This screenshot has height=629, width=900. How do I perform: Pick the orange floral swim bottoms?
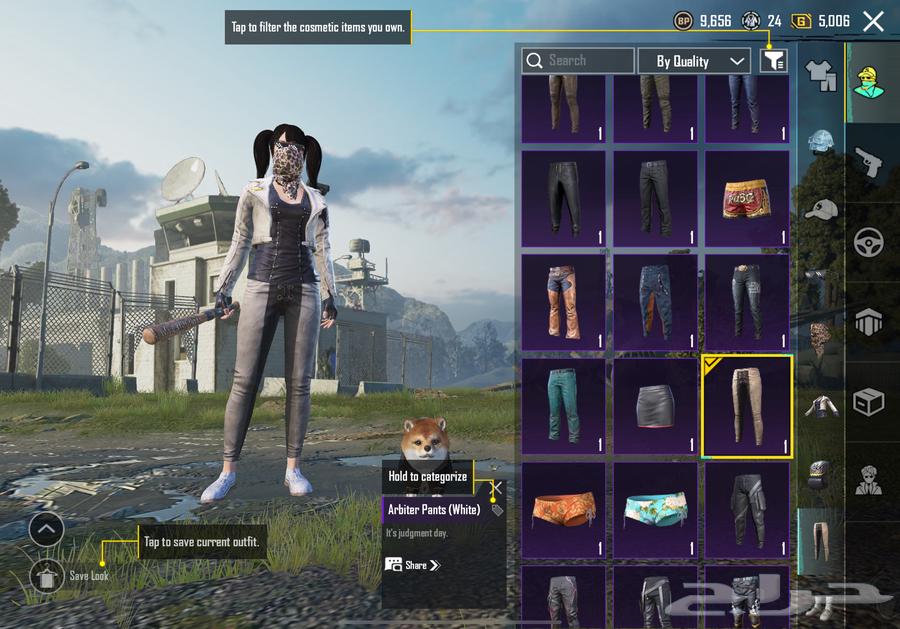[563, 509]
